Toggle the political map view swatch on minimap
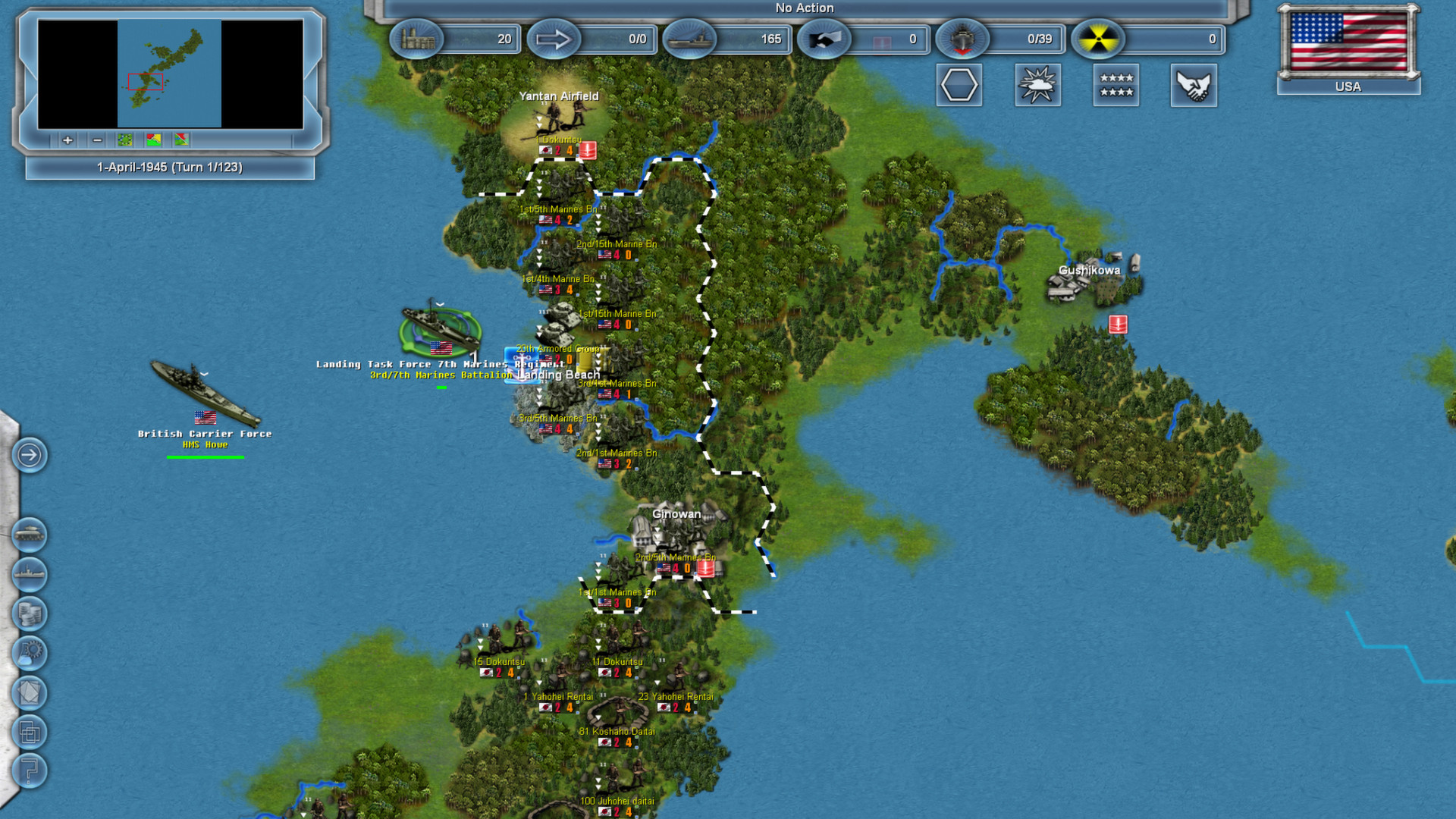The image size is (1456, 819). pyautogui.click(x=180, y=140)
